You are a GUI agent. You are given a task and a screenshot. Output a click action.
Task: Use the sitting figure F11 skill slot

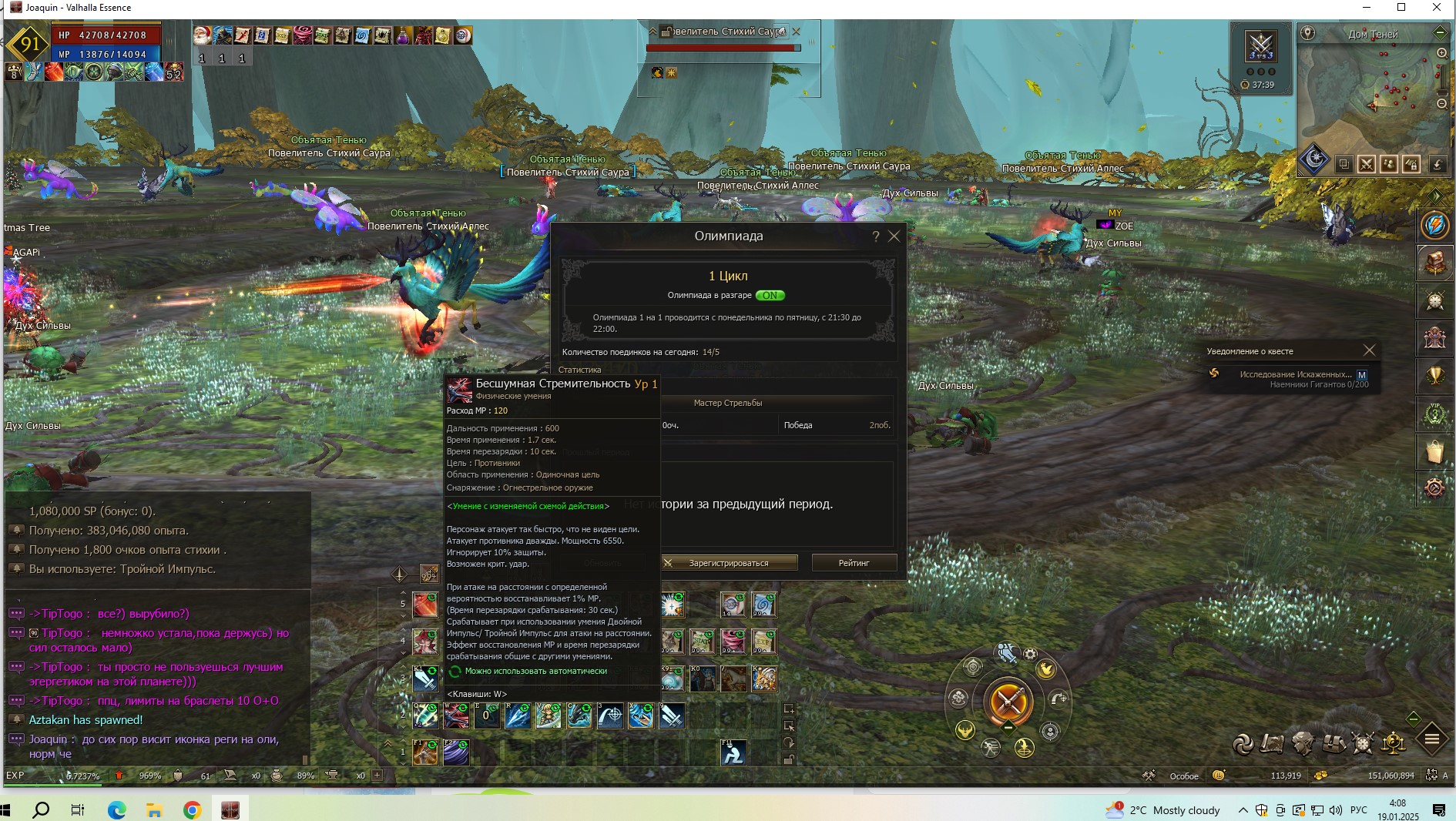[733, 752]
